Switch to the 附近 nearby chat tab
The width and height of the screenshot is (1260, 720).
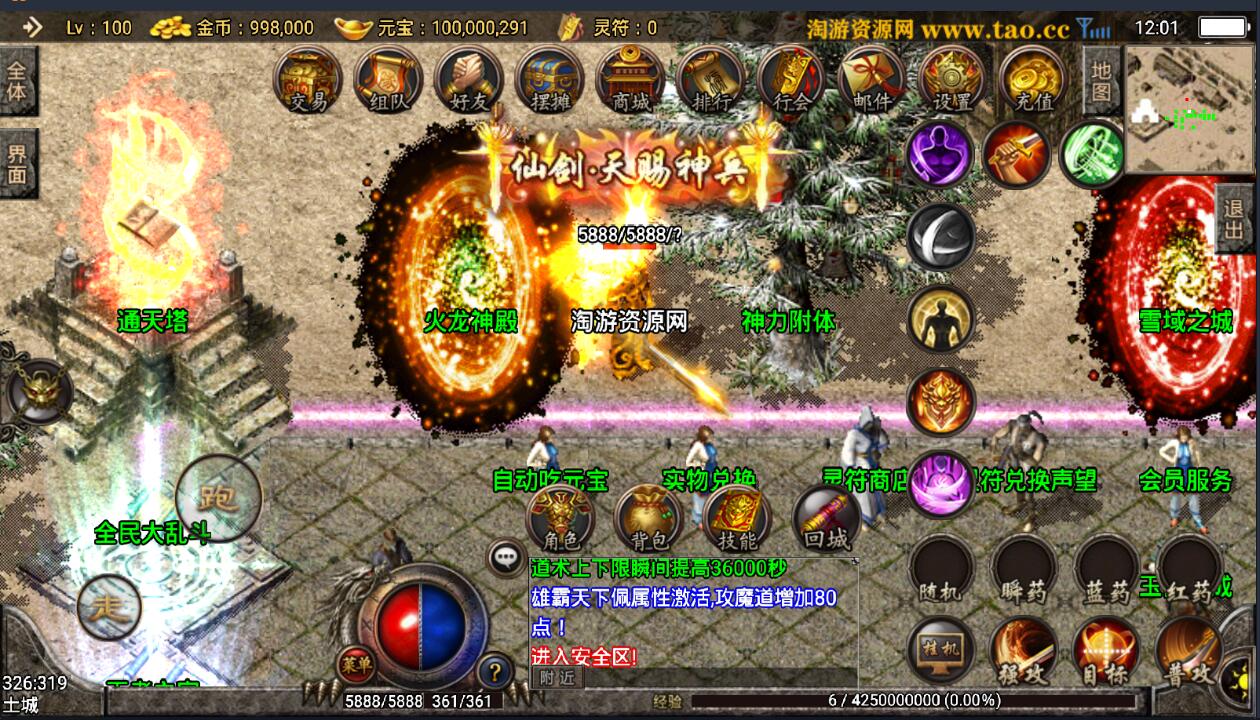[x=557, y=677]
